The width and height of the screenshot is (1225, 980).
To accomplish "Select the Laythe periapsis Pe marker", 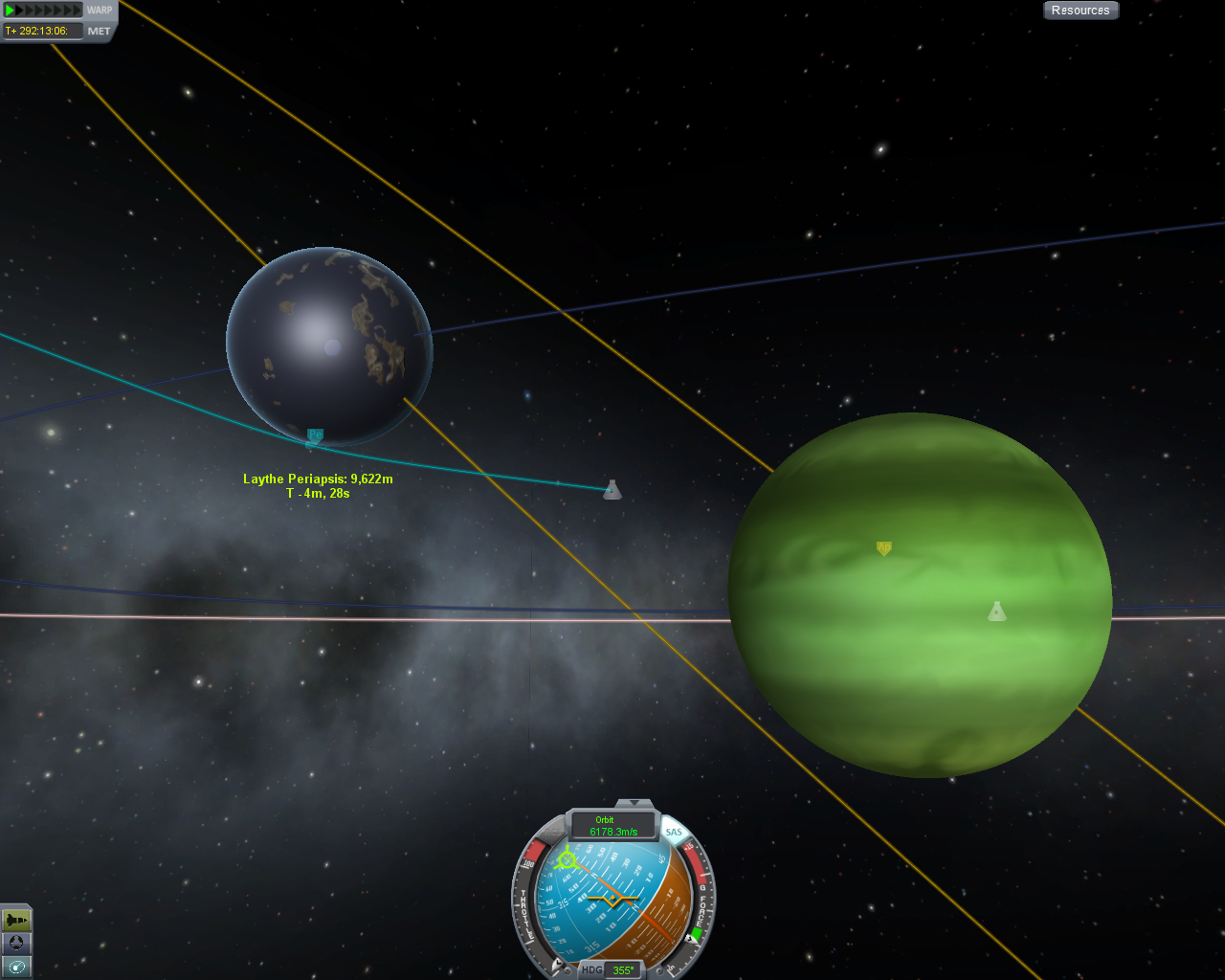I will coord(315,435).
